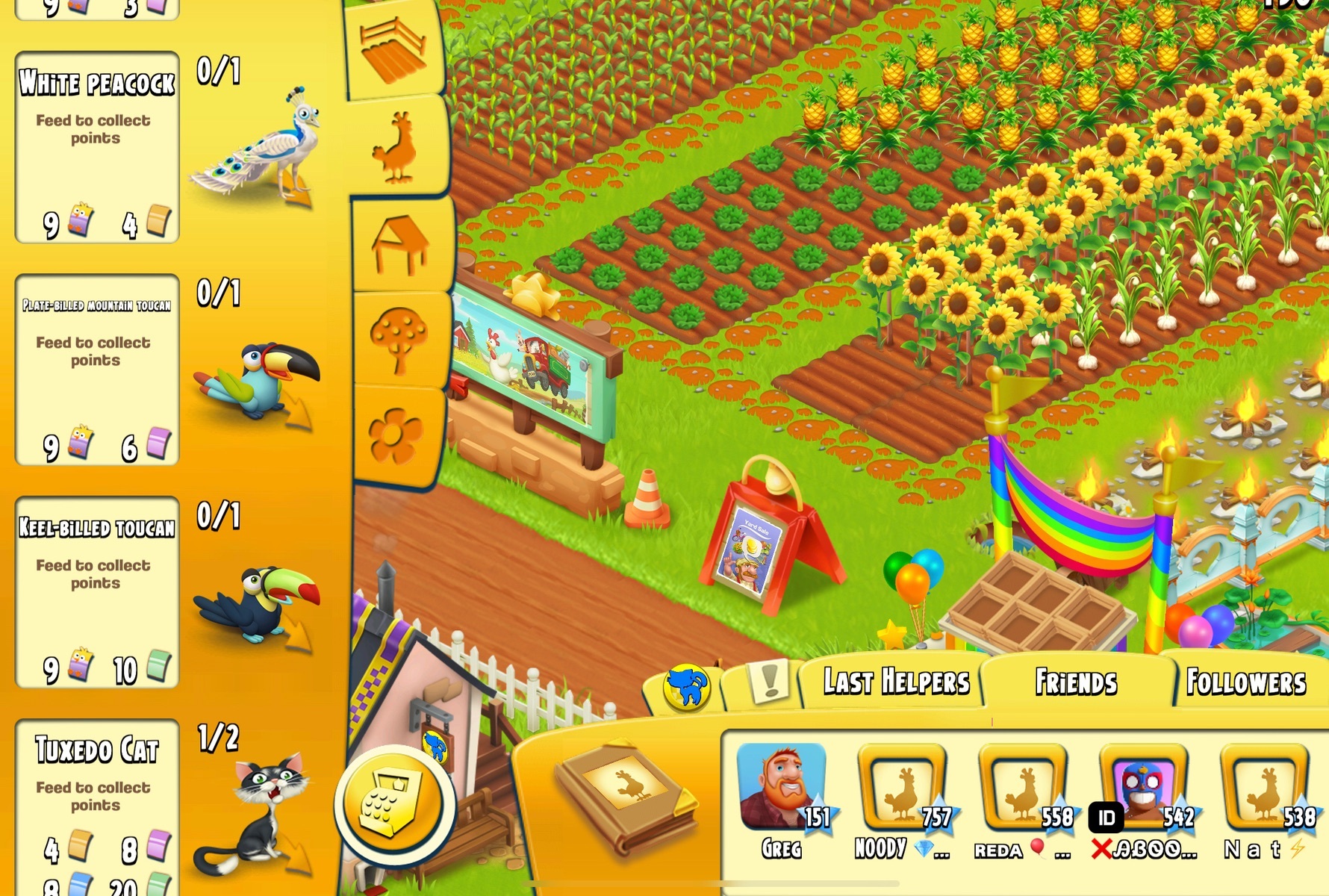Open the flower decorations category tab
Image resolution: width=1329 pixels, height=896 pixels.
click(x=396, y=435)
